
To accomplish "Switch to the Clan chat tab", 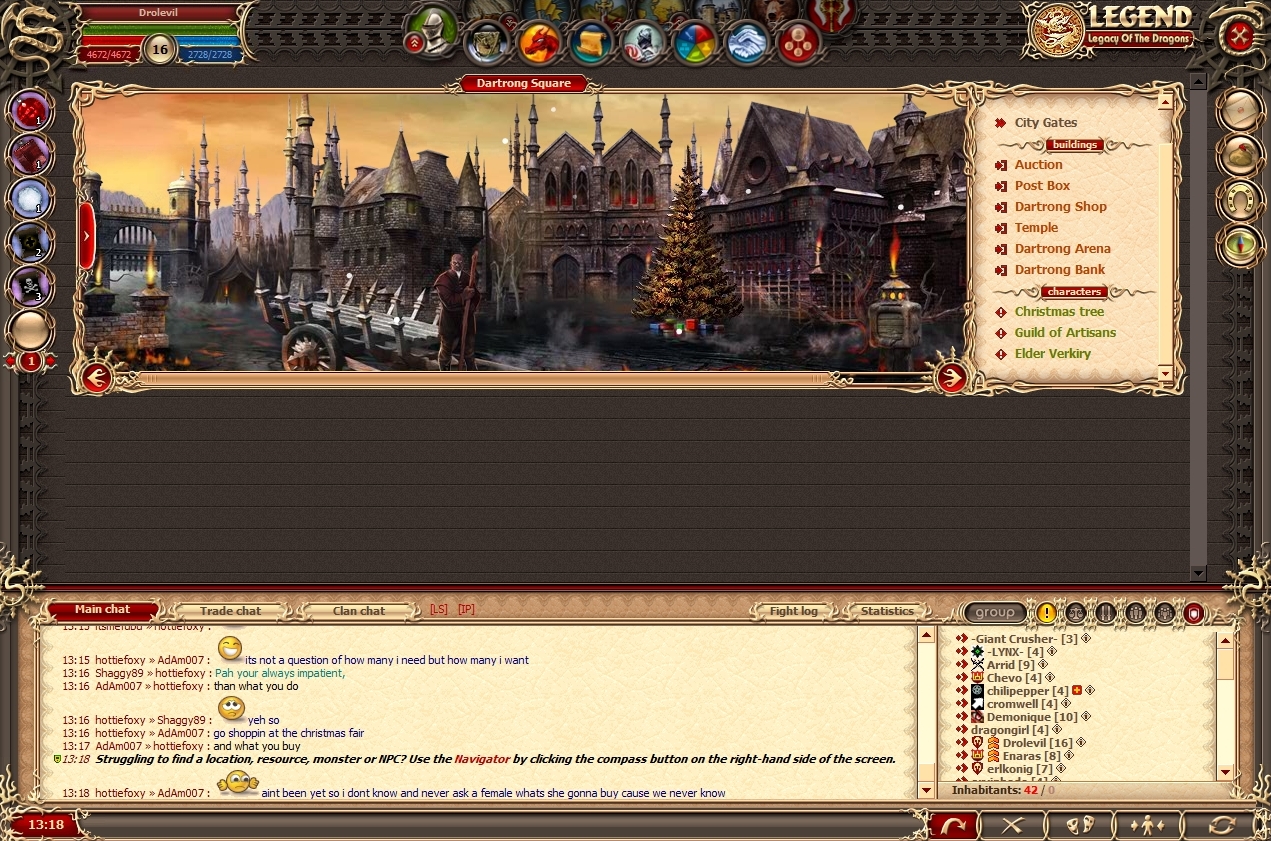I will pos(358,611).
